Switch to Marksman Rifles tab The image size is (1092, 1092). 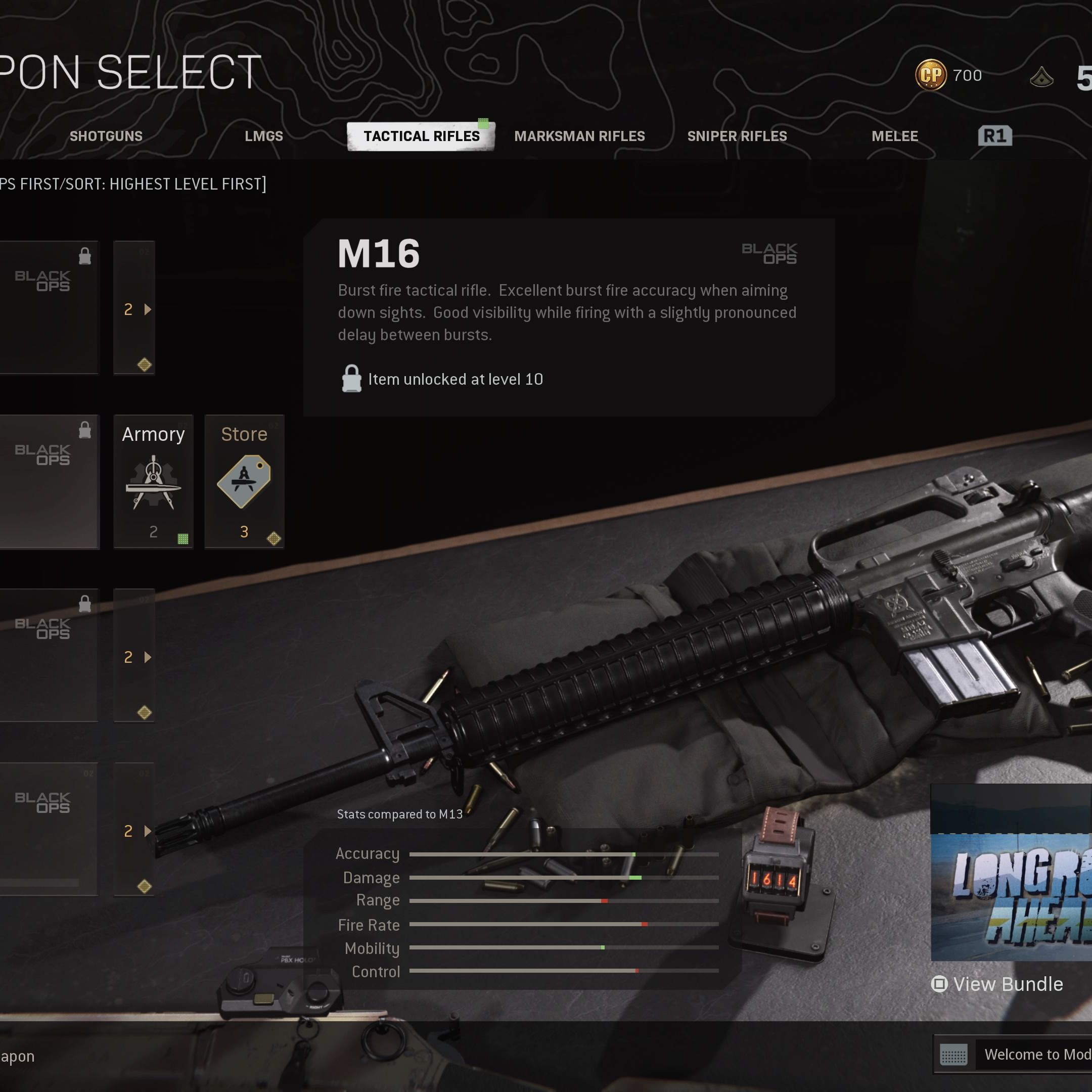tap(579, 136)
